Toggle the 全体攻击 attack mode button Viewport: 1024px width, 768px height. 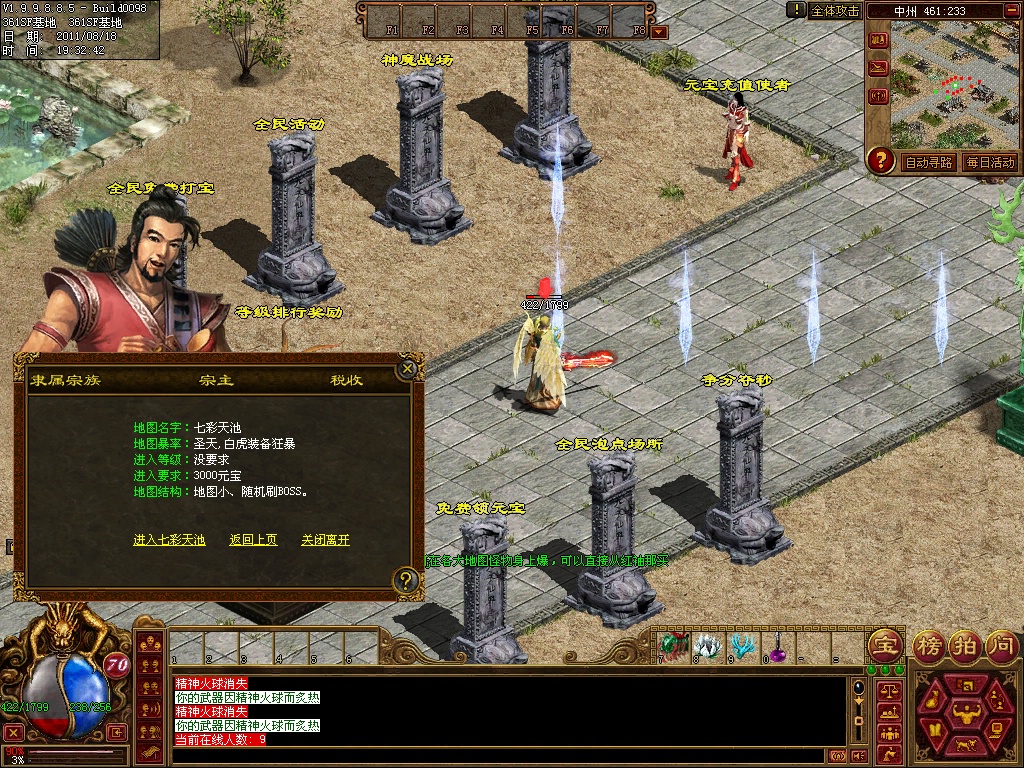click(834, 10)
